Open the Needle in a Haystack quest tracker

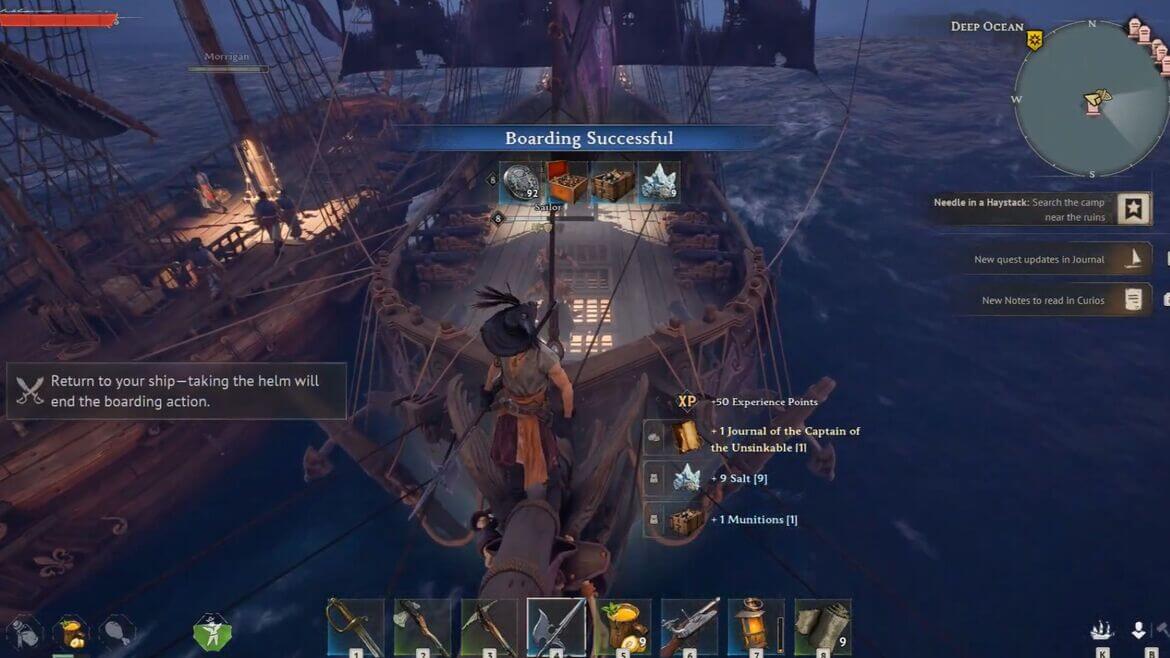point(1042,209)
